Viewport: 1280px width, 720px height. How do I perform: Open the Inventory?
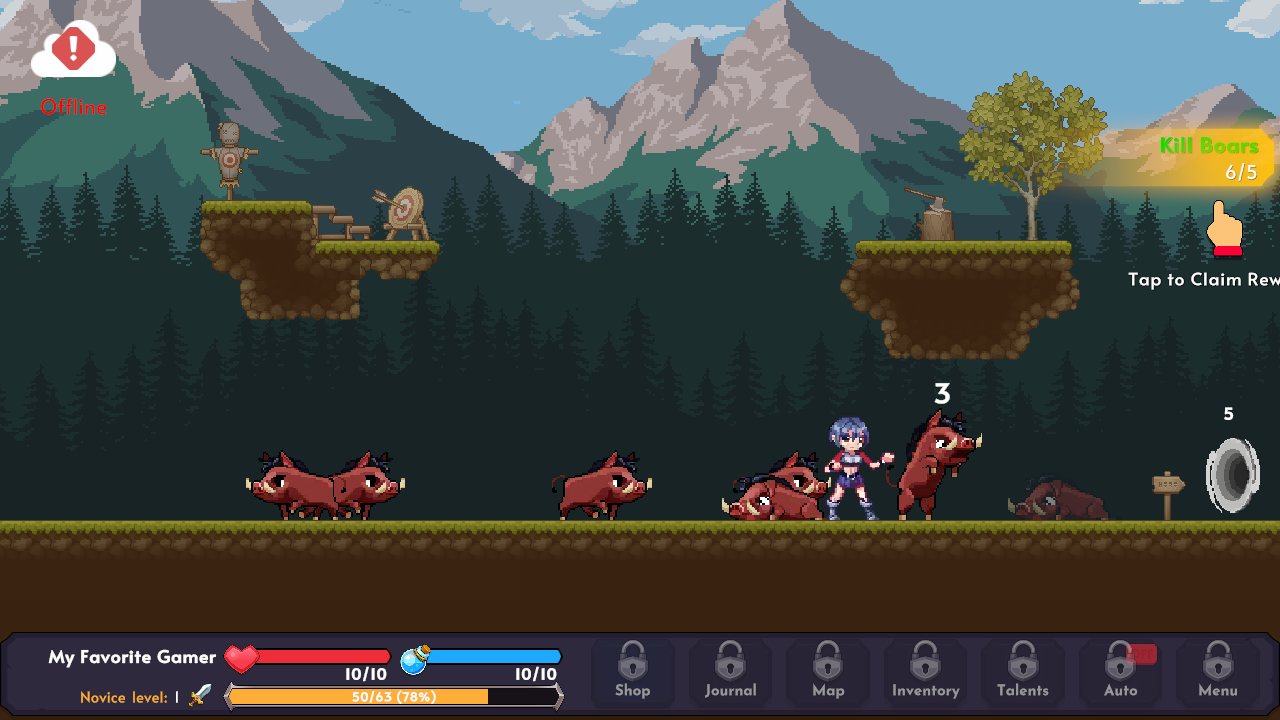[x=925, y=671]
